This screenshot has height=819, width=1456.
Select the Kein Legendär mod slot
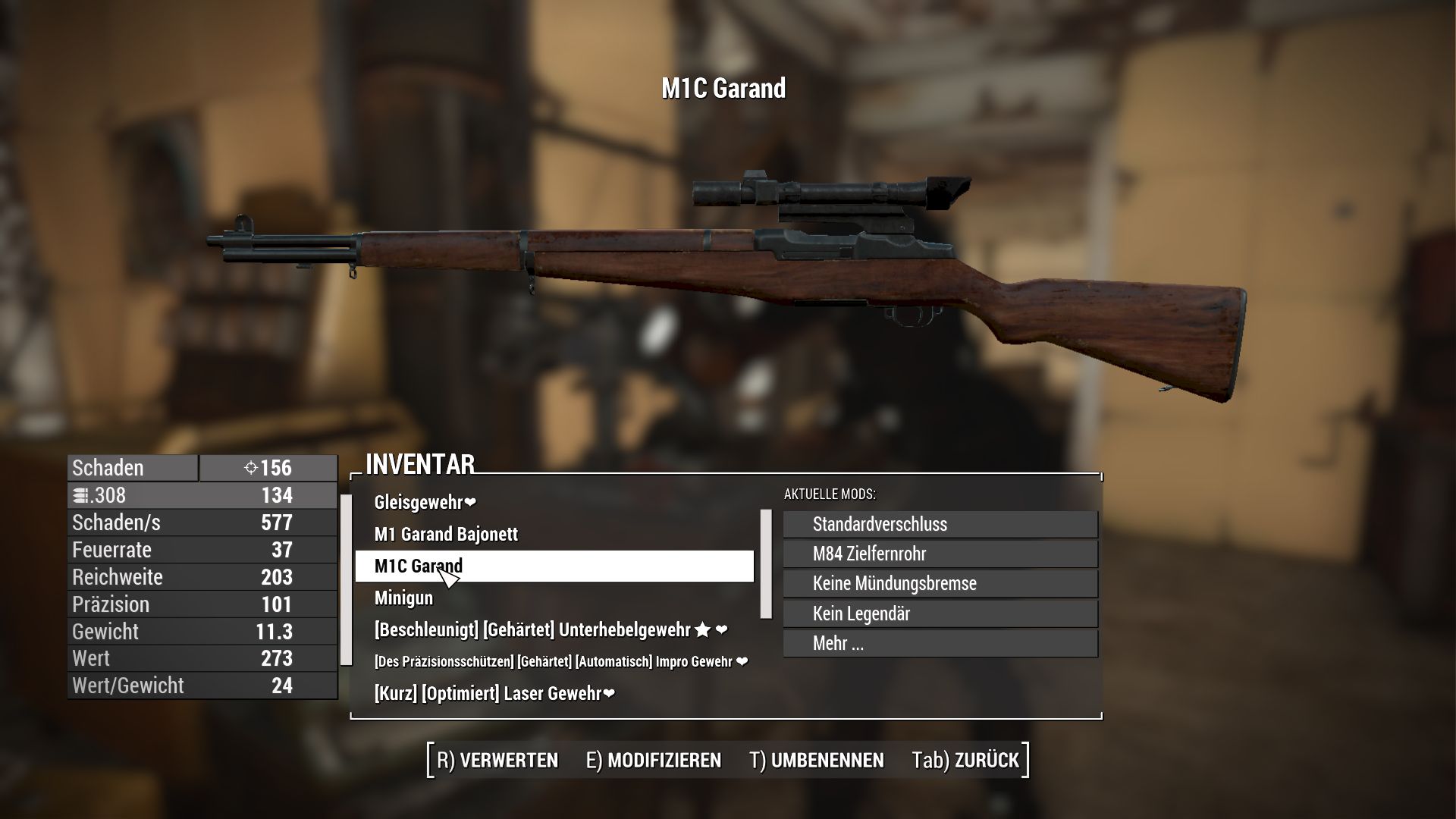939,613
